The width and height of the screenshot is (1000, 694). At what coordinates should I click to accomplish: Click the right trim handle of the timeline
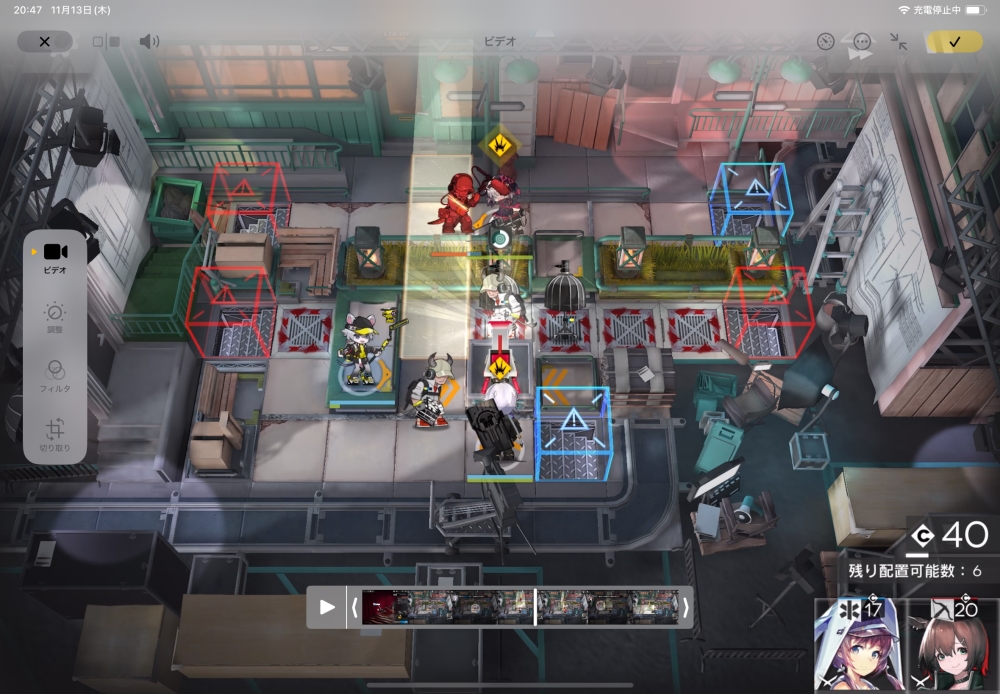pyautogui.click(x=685, y=607)
